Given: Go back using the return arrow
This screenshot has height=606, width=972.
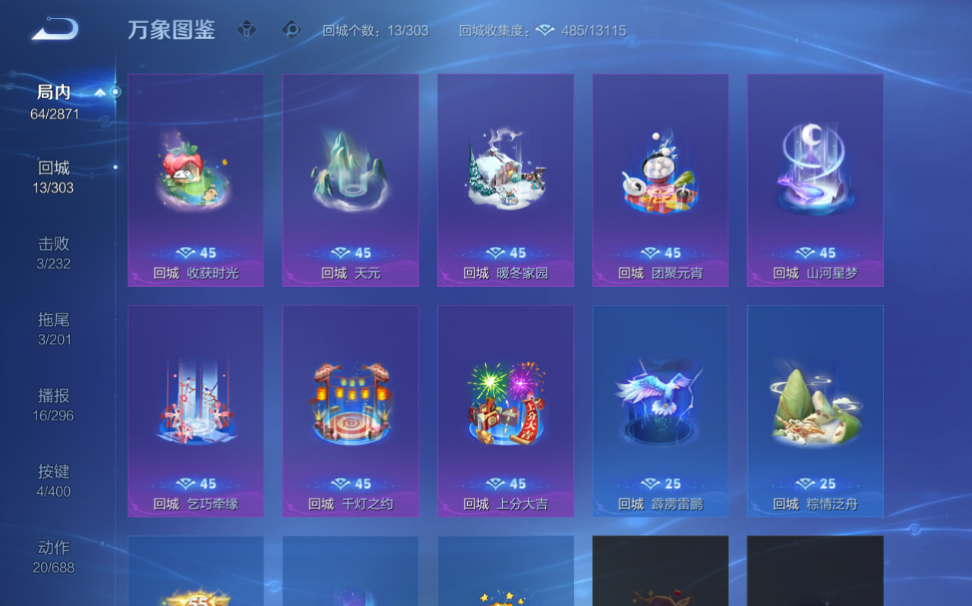Looking at the screenshot, I should pyautogui.click(x=54, y=30).
